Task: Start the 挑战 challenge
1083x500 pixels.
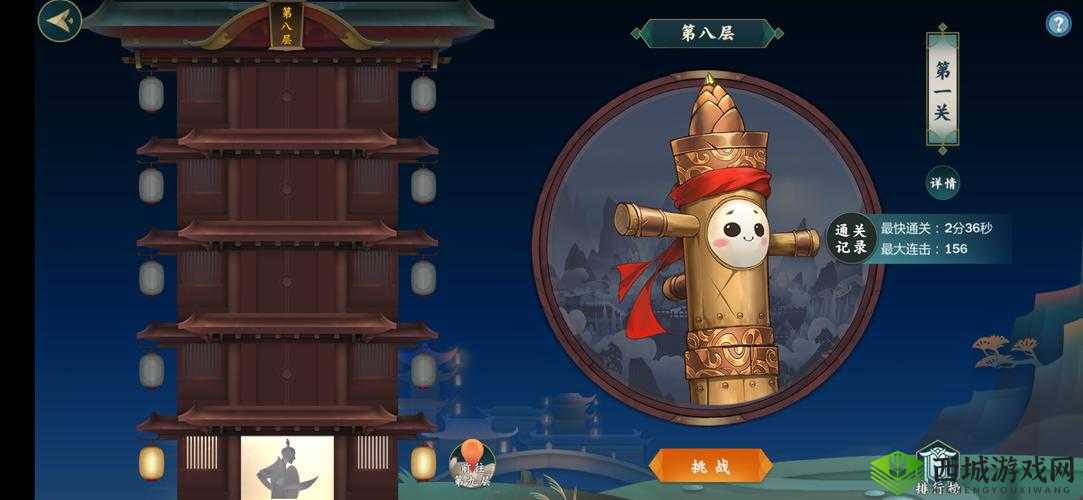Action: (710, 466)
